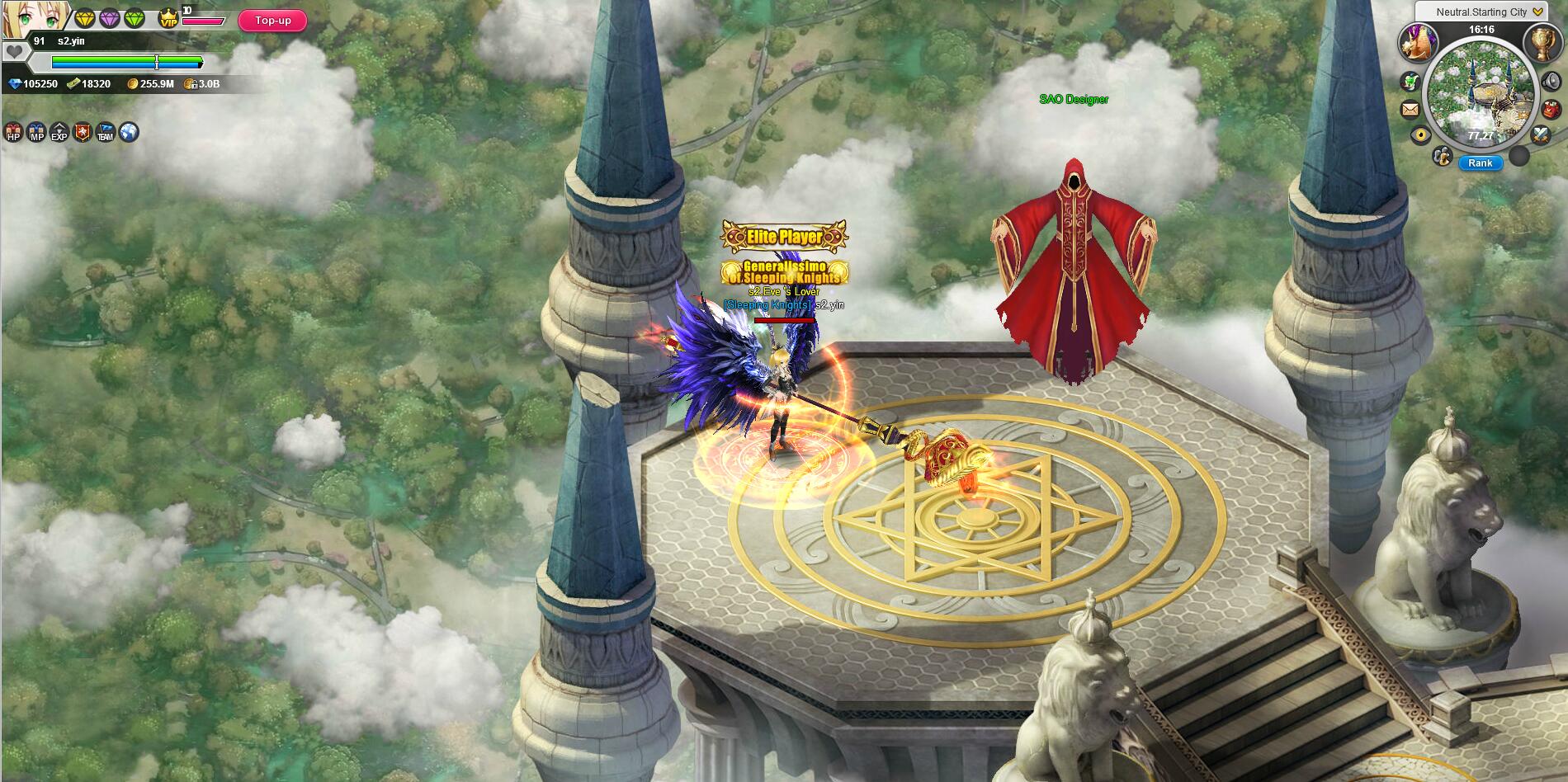This screenshot has height=782, width=1568.
Task: Open the Top-up shop
Action: [x=272, y=21]
